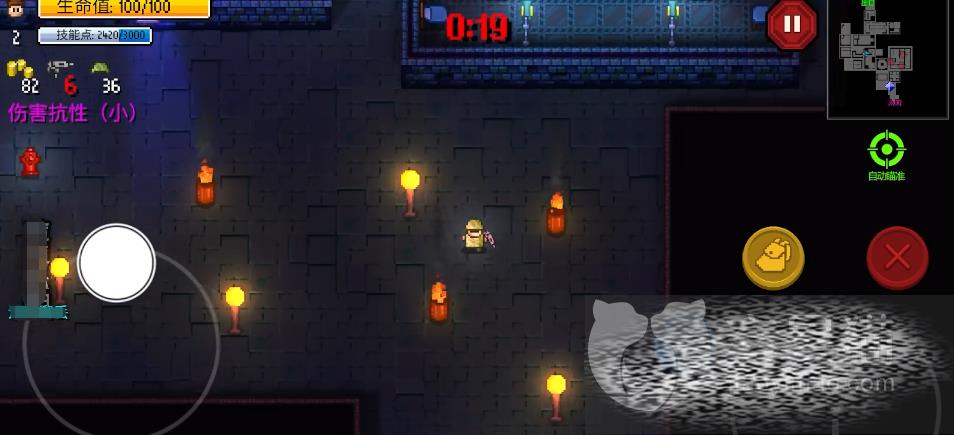Tap the white virtual joystick knob
Image resolution: width=954 pixels, height=435 pixels.
pyautogui.click(x=117, y=262)
